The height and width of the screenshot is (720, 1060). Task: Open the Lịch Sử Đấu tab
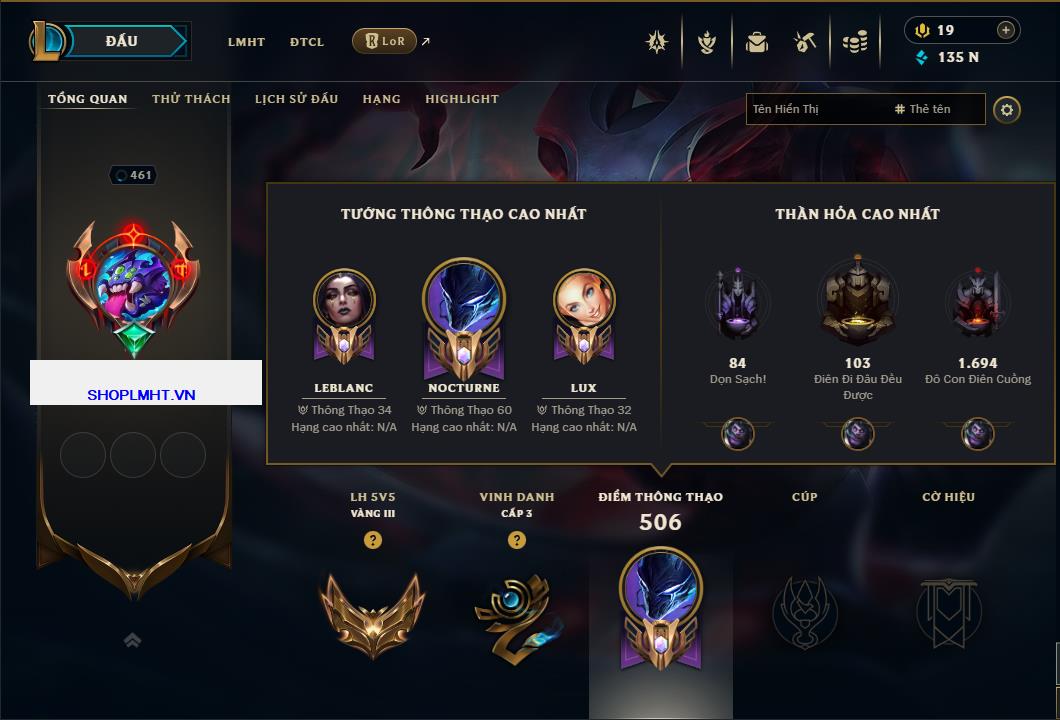(x=296, y=99)
